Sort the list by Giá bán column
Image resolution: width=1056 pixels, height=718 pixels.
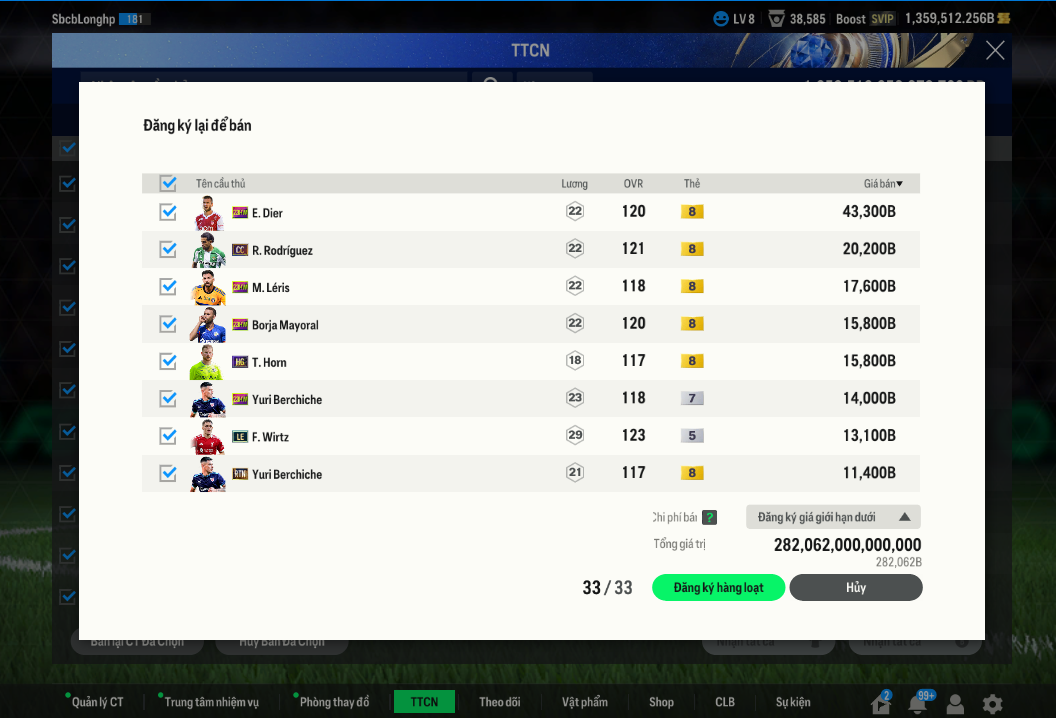[x=883, y=184]
